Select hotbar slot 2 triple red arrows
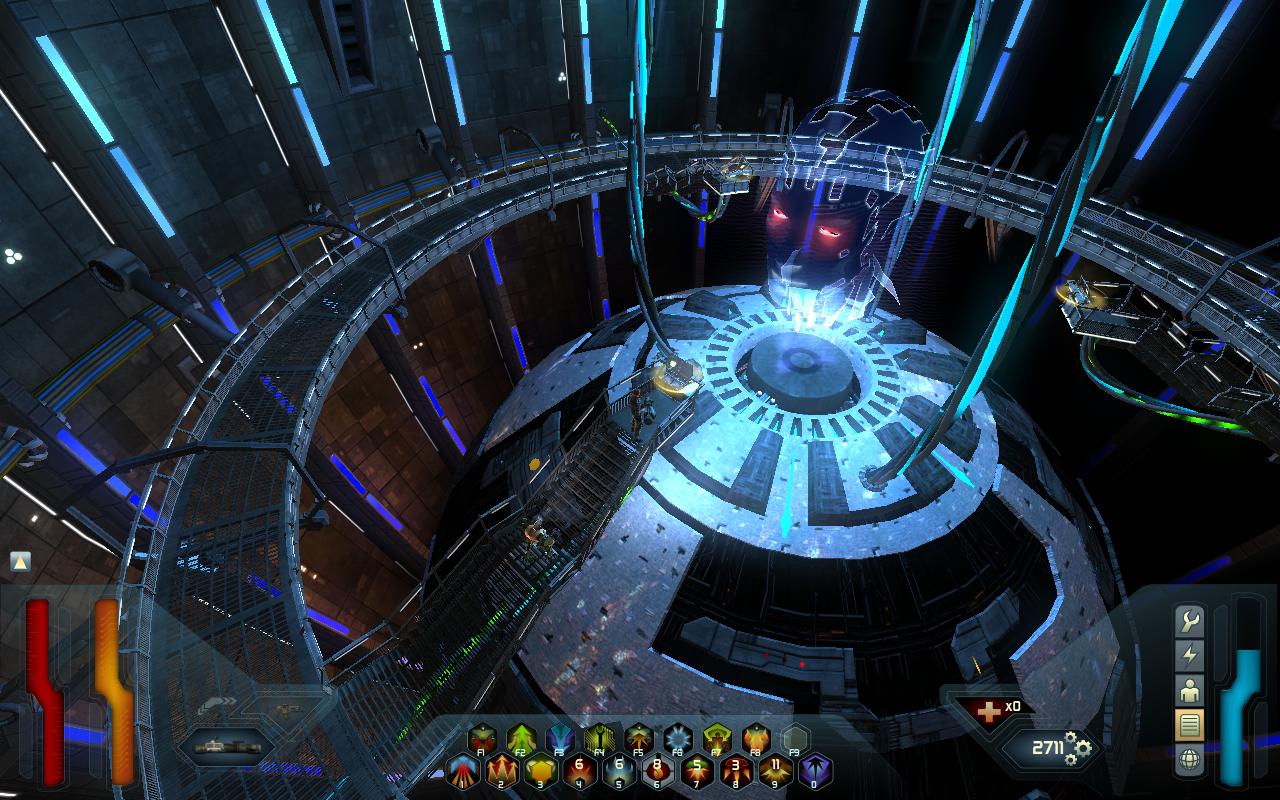The width and height of the screenshot is (1280, 800). [x=502, y=770]
